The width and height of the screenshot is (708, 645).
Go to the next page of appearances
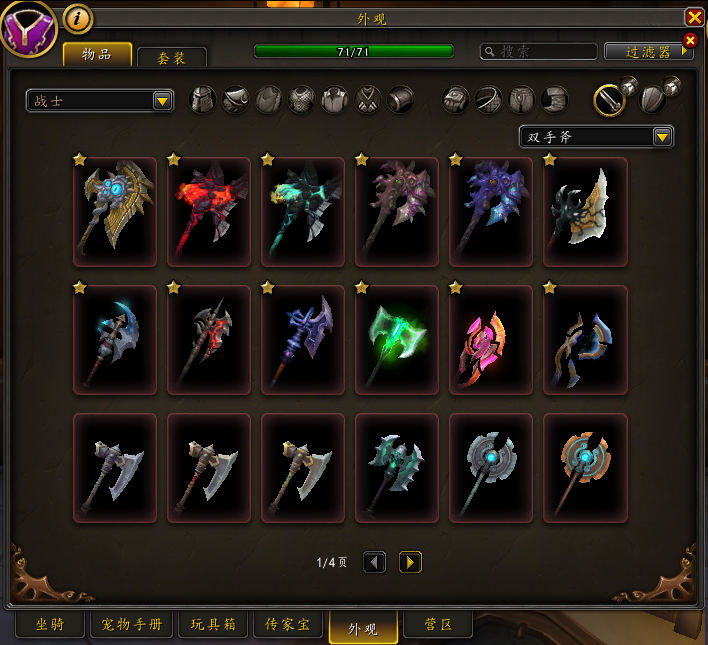click(410, 562)
